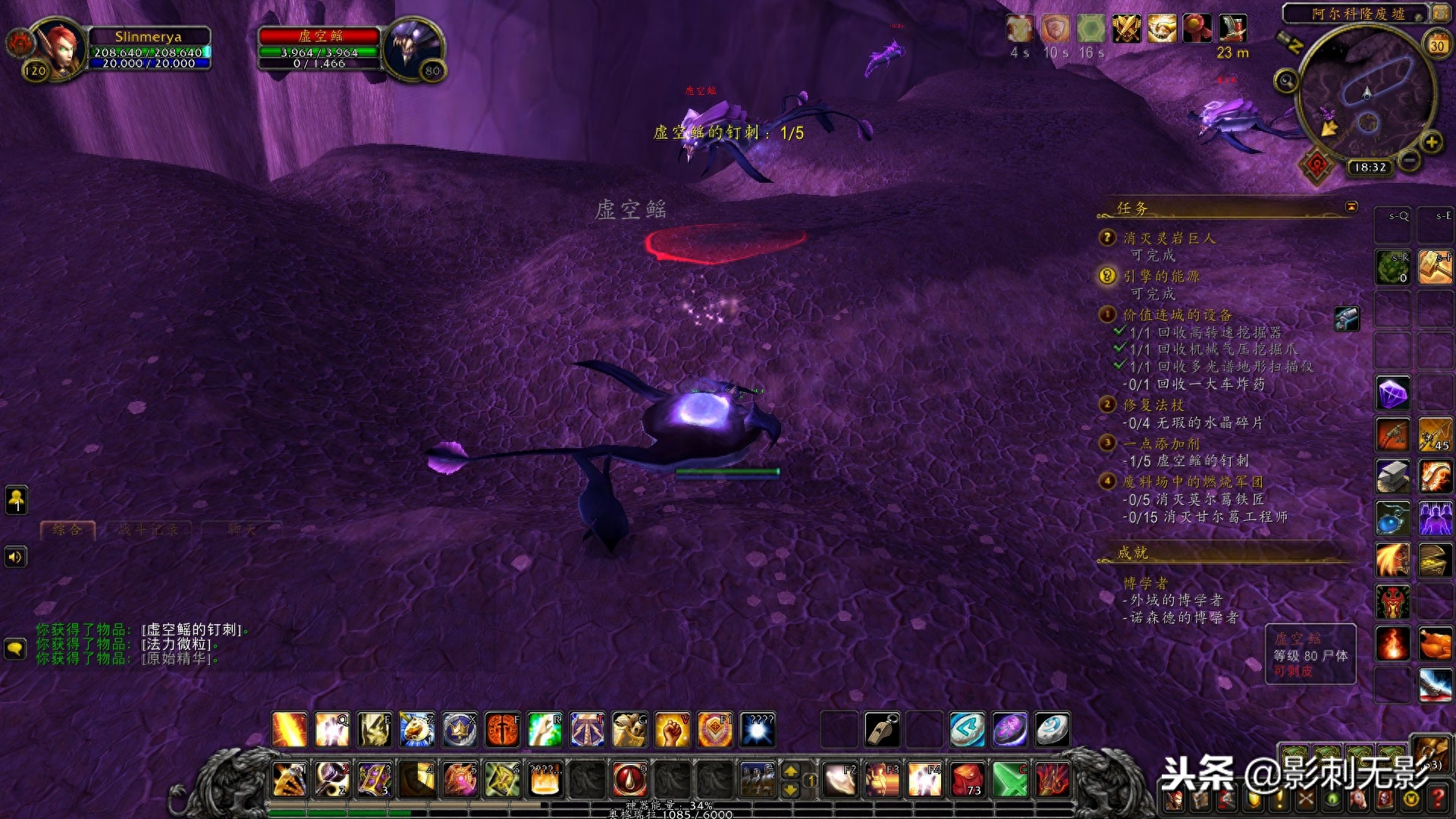1456x819 pixels.
Task: Open the chat speech bubble button
Action: [15, 648]
